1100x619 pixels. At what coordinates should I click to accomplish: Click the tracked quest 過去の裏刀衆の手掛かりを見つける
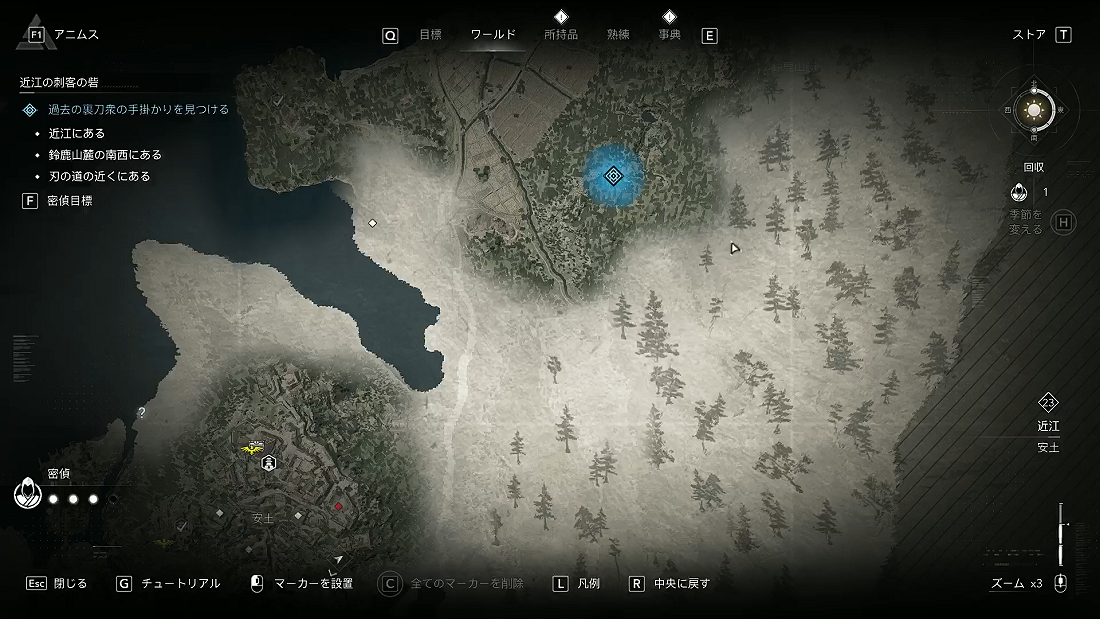point(138,110)
